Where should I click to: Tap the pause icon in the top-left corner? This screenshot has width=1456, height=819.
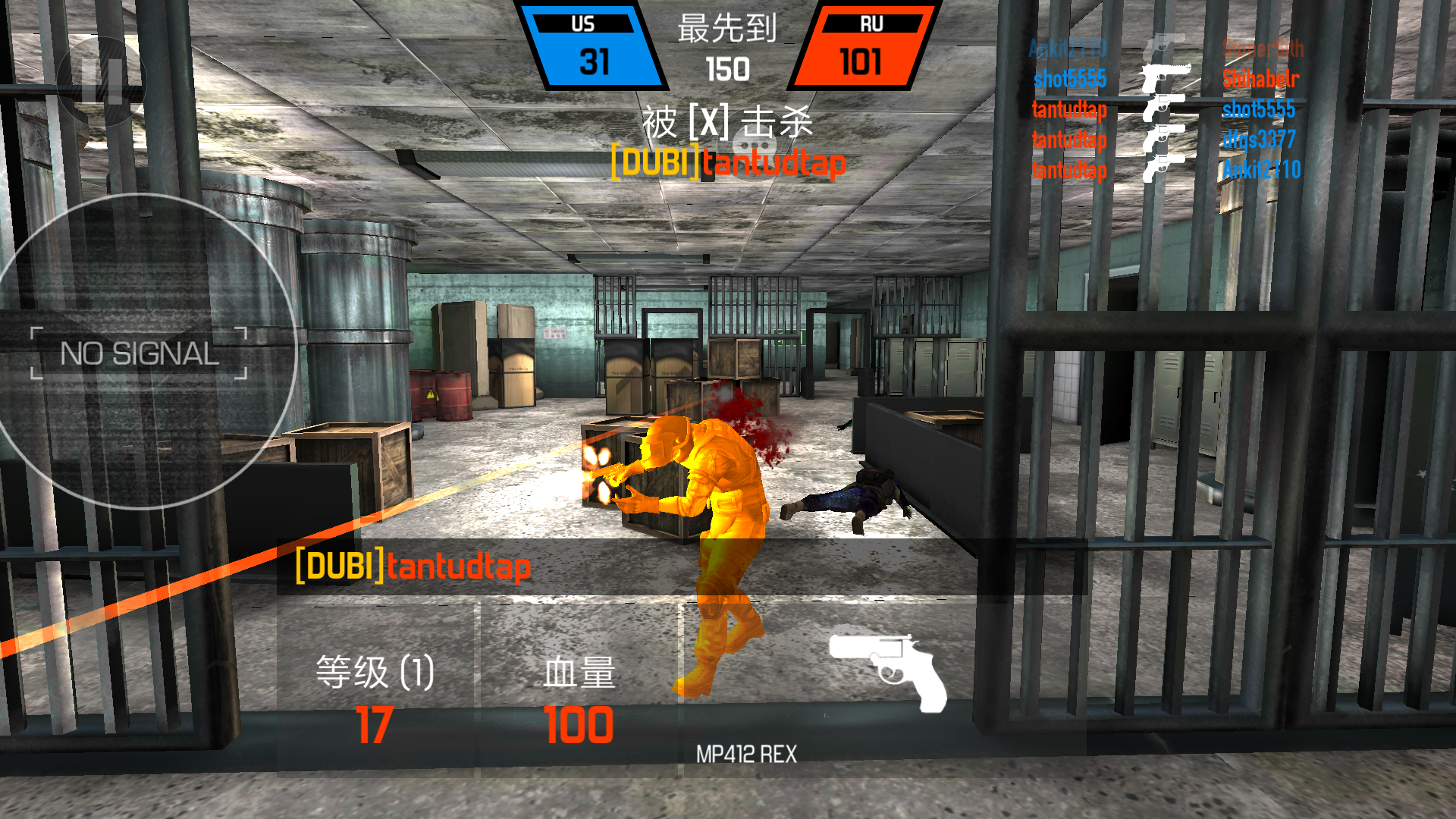(x=101, y=81)
